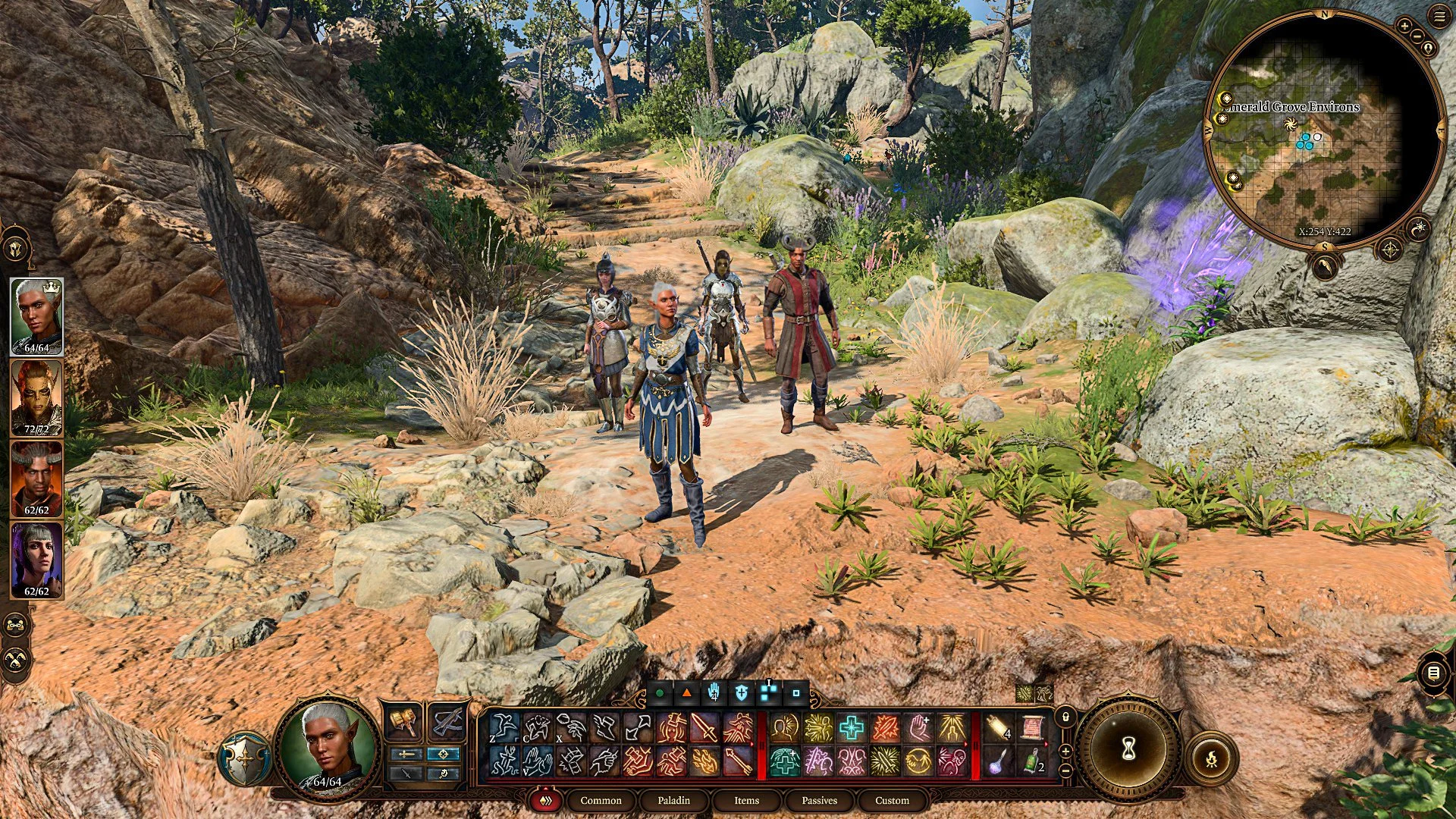Toggle the hotbar lock padlock button
This screenshot has height=819, width=1456.
pos(1065,716)
